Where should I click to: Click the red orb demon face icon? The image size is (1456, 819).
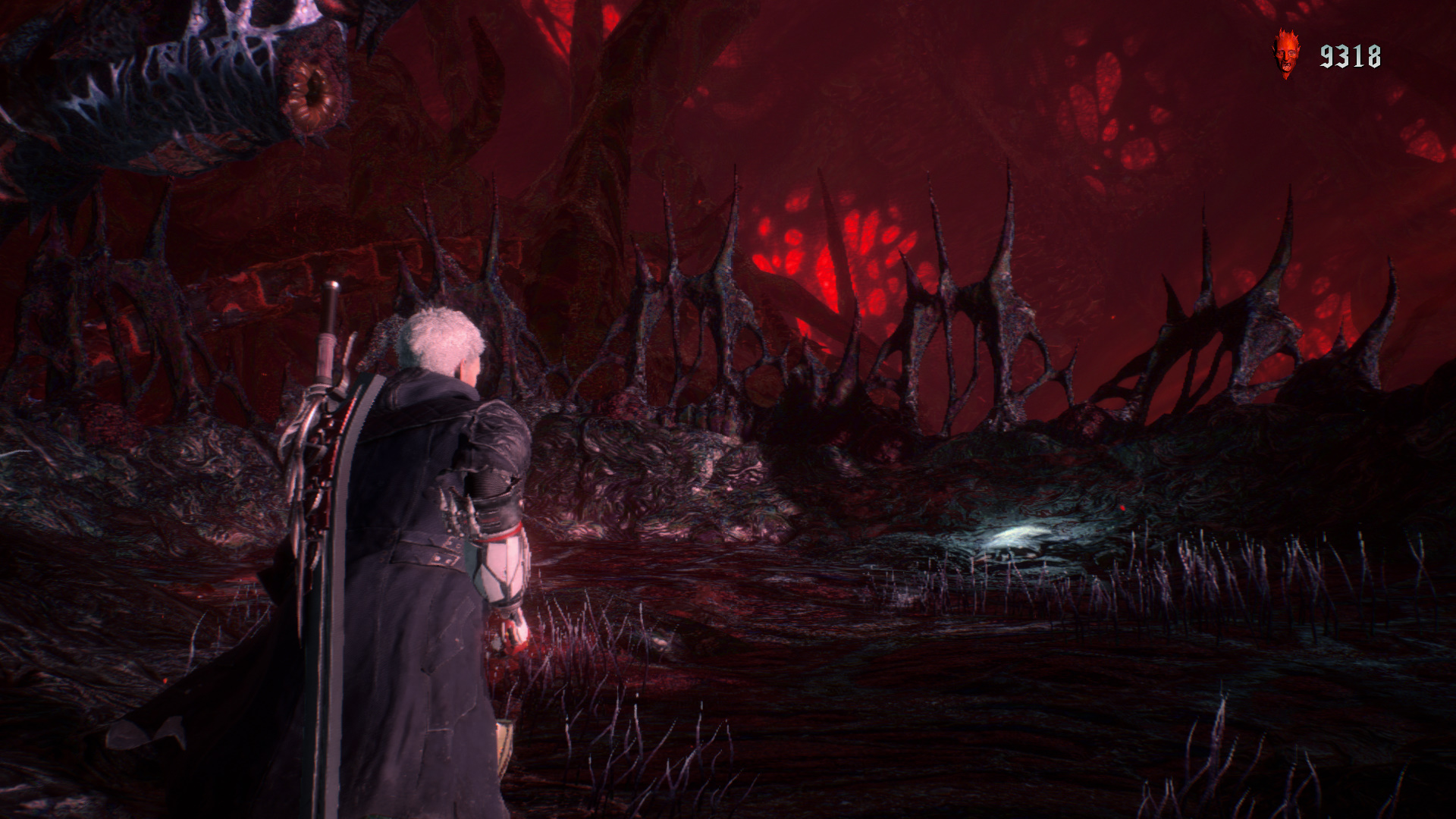pos(1285,54)
